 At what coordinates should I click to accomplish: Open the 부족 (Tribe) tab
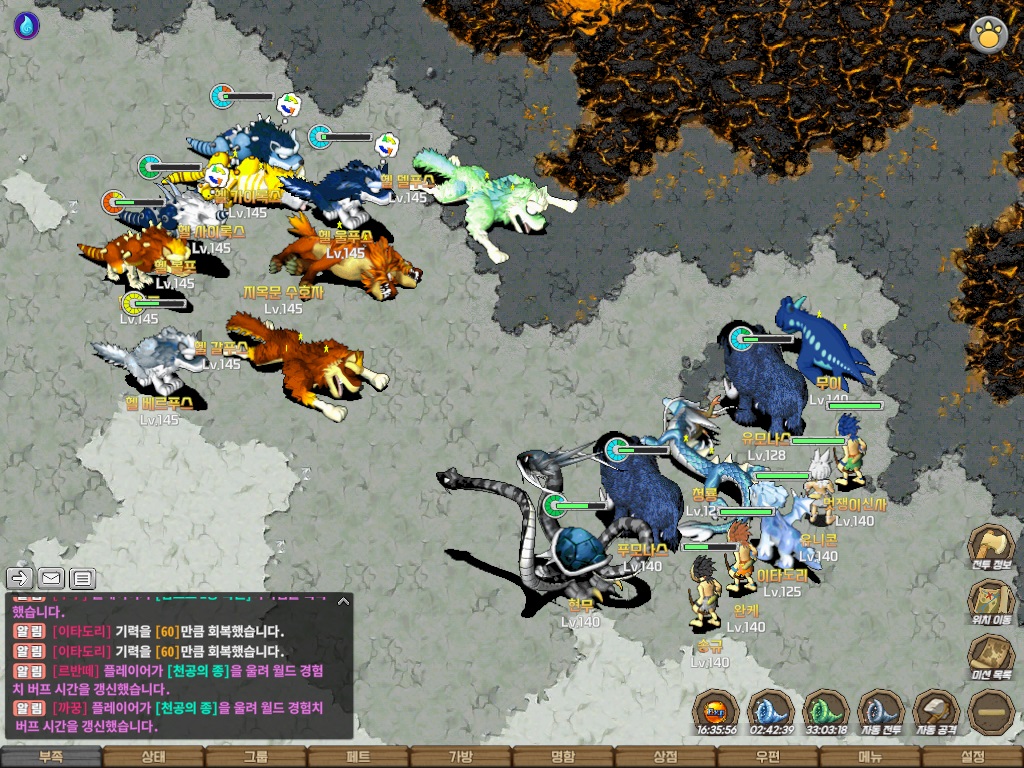pos(51,757)
